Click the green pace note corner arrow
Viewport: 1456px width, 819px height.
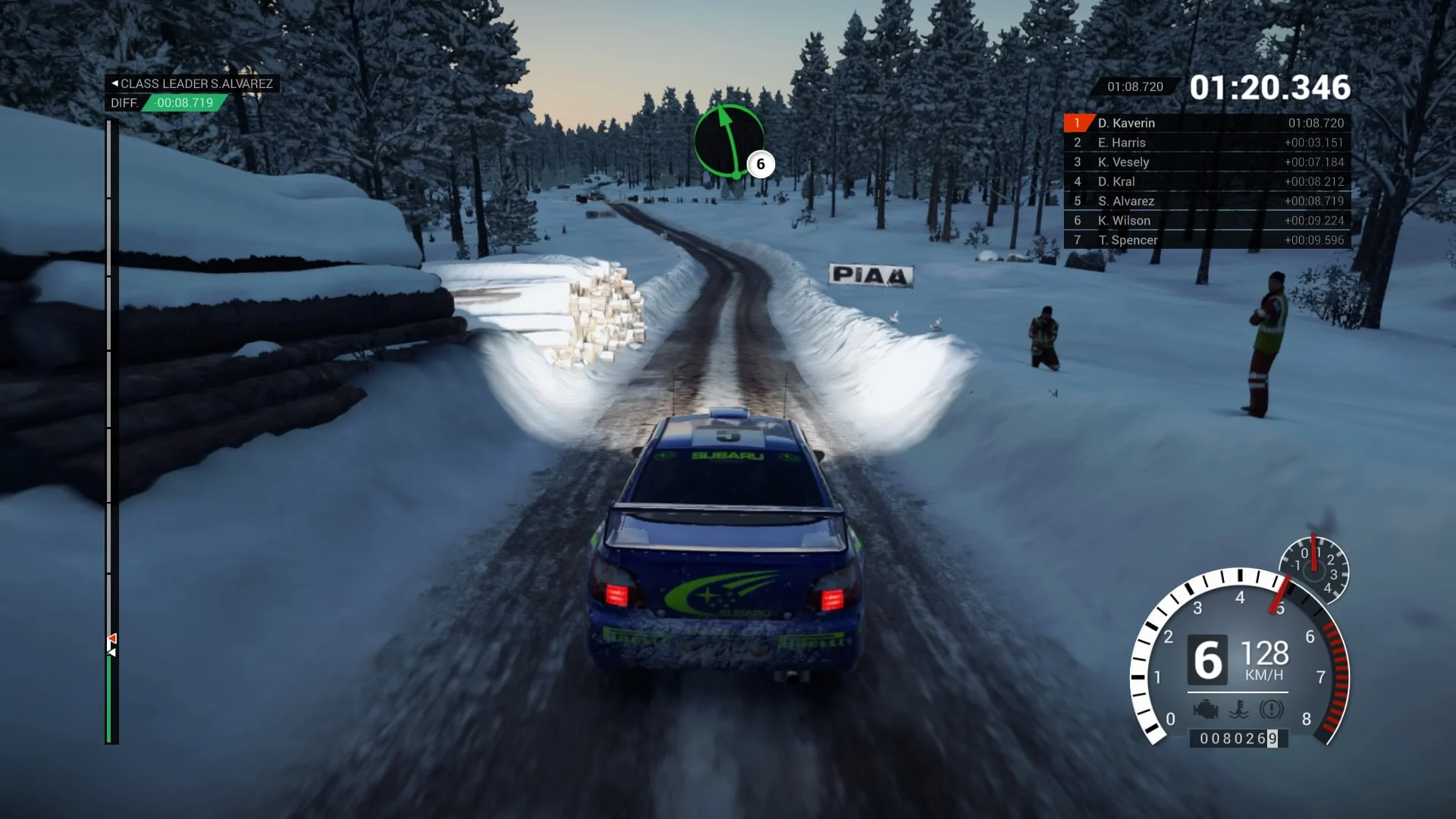pyautogui.click(x=729, y=141)
